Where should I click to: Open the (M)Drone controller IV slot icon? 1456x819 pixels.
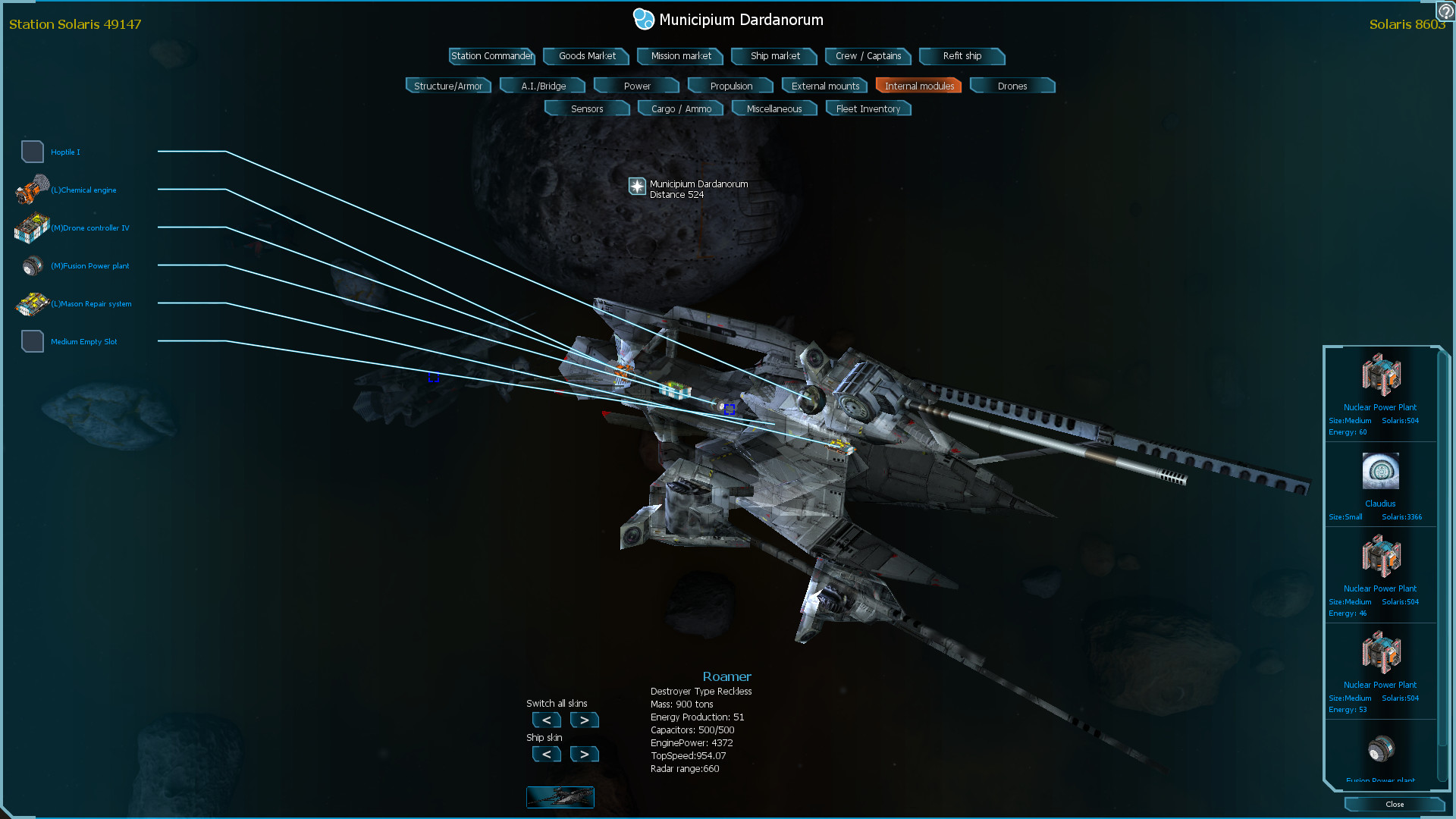[31, 227]
